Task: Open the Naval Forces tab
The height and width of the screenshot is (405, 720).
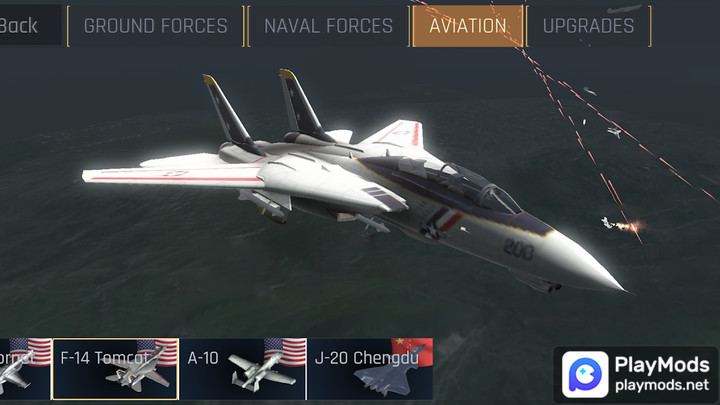Action: (x=328, y=26)
